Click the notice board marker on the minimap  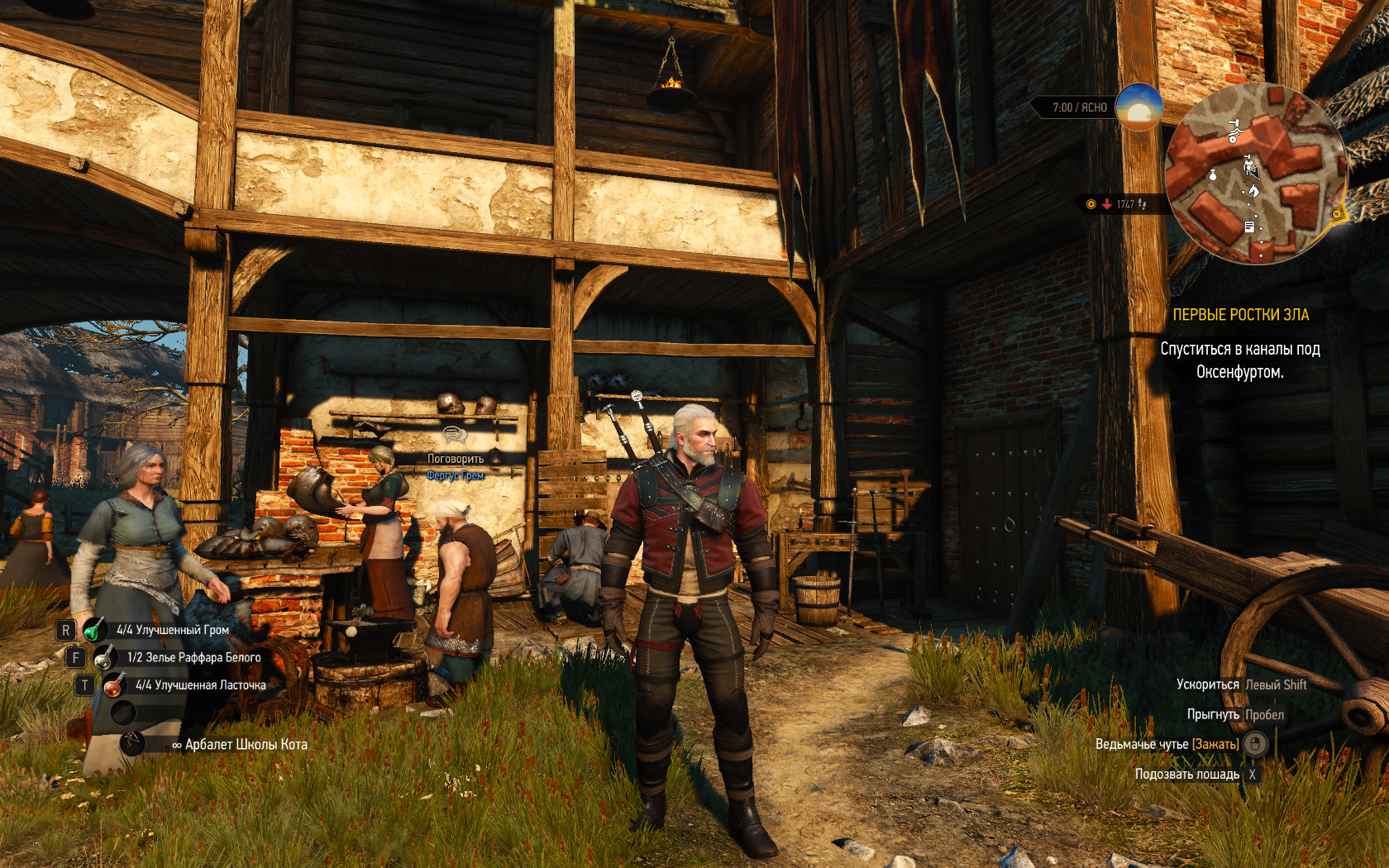click(1249, 227)
